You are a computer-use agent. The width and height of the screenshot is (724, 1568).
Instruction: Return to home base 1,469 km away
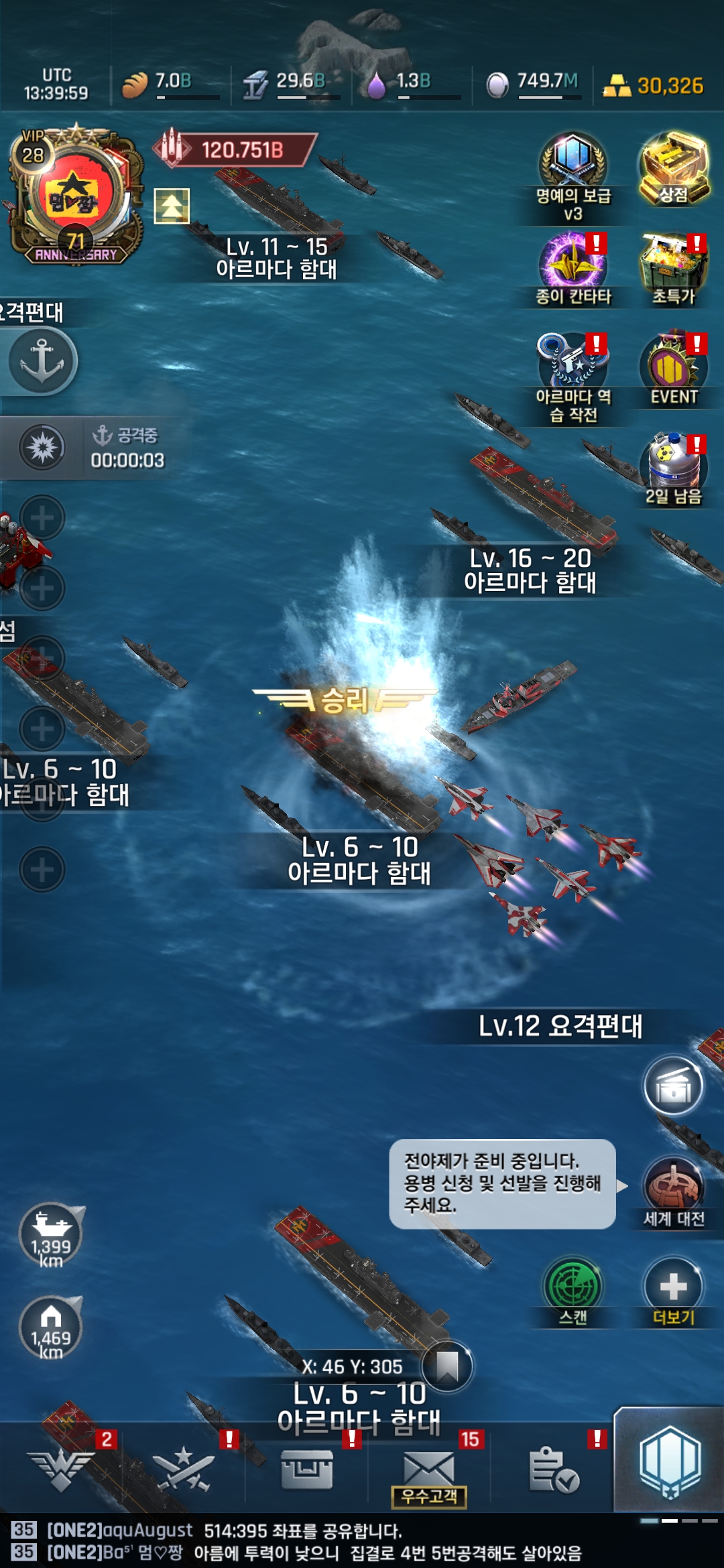click(x=51, y=1328)
